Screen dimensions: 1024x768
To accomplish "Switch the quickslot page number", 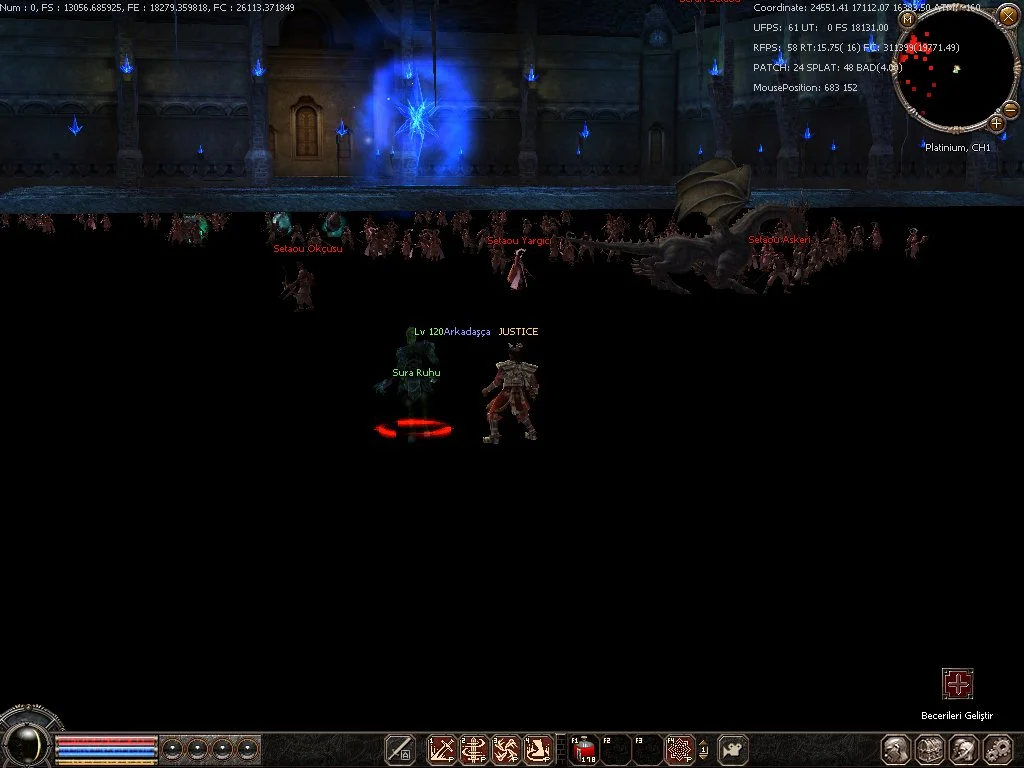I will click(x=704, y=749).
